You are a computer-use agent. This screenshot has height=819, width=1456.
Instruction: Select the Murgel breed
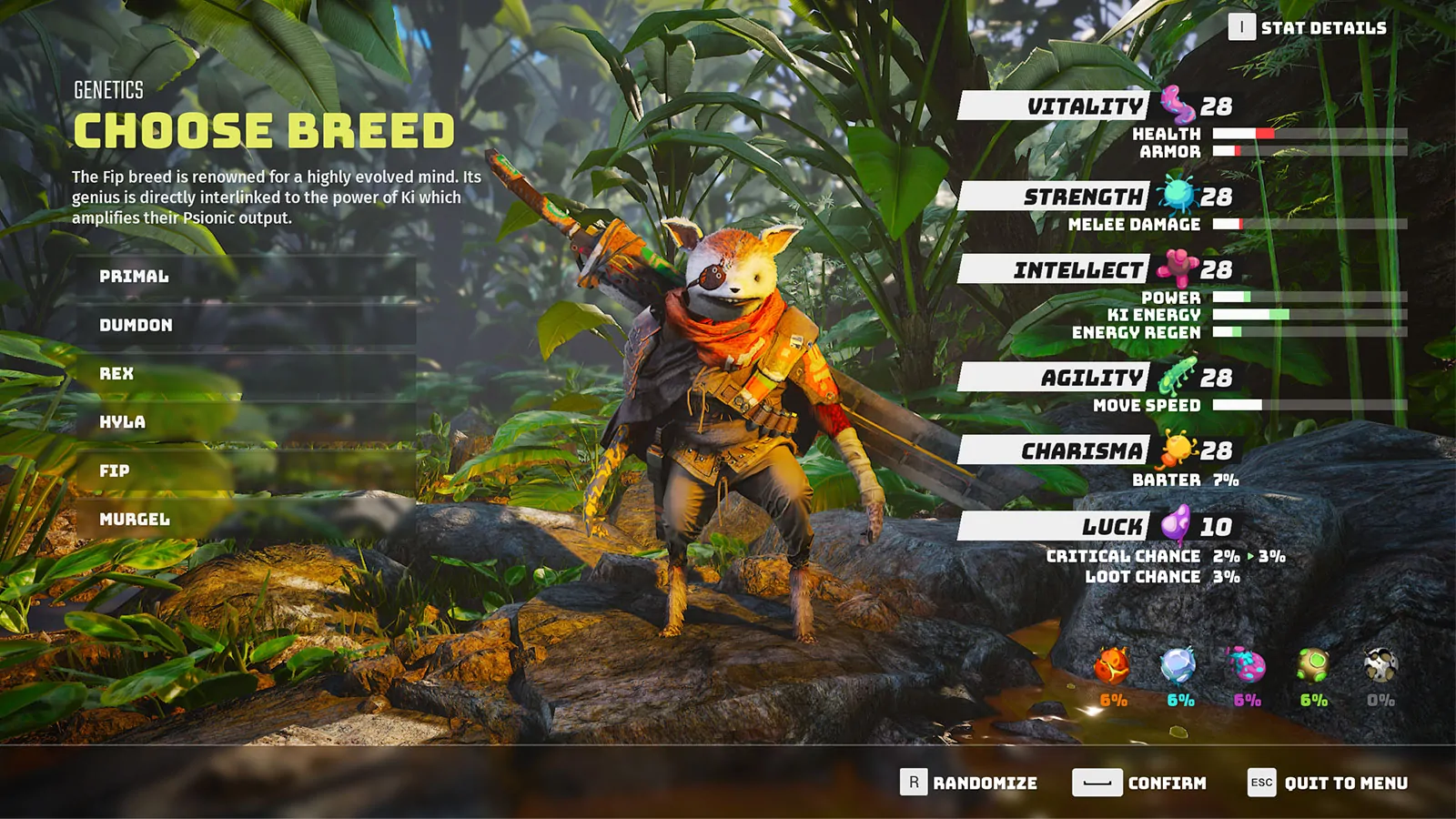click(135, 520)
